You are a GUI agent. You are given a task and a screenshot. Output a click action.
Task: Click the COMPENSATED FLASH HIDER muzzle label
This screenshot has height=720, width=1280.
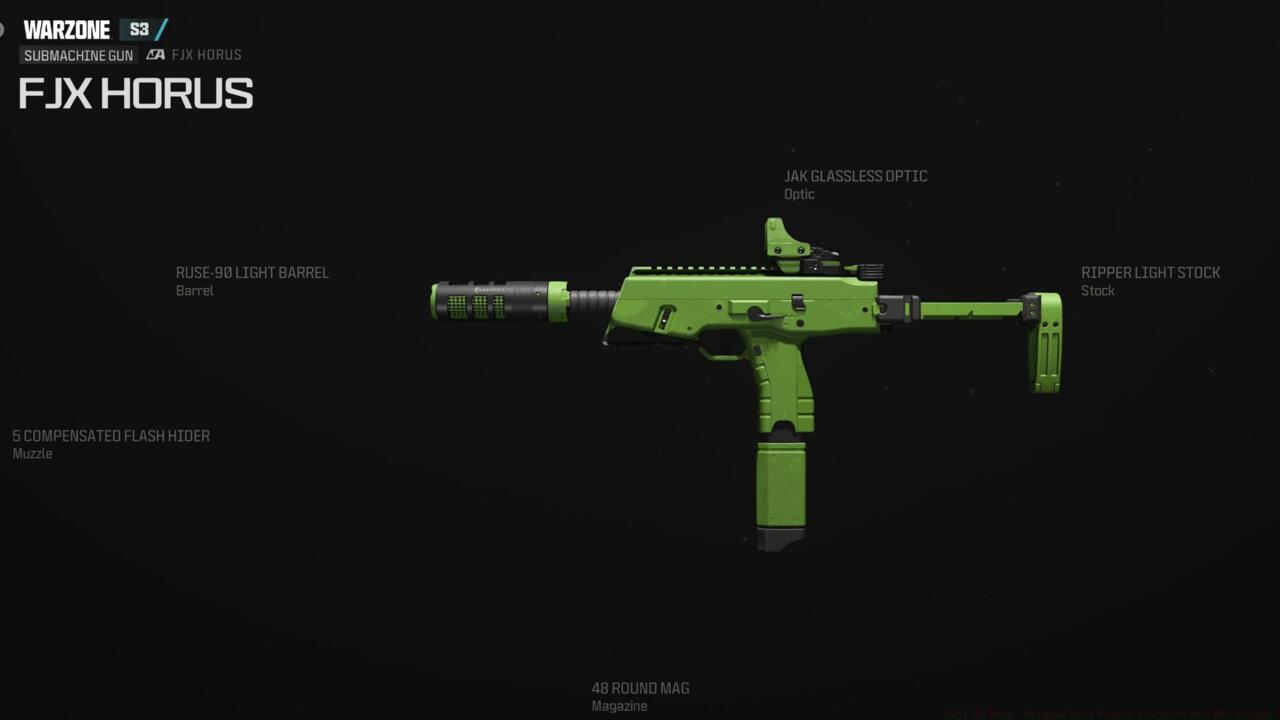point(110,436)
